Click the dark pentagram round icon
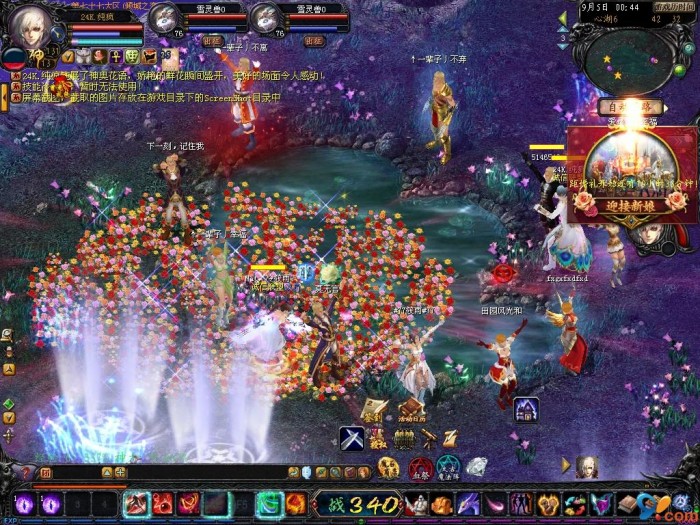This screenshot has height=525, width=700. [x=448, y=467]
